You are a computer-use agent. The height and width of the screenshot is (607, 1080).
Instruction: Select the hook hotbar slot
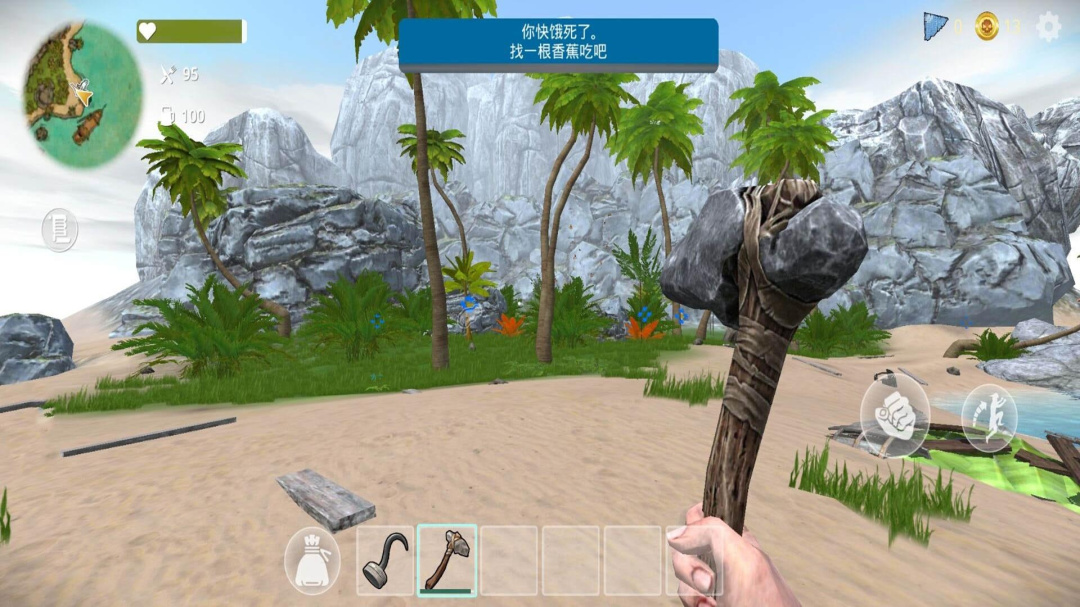385,561
